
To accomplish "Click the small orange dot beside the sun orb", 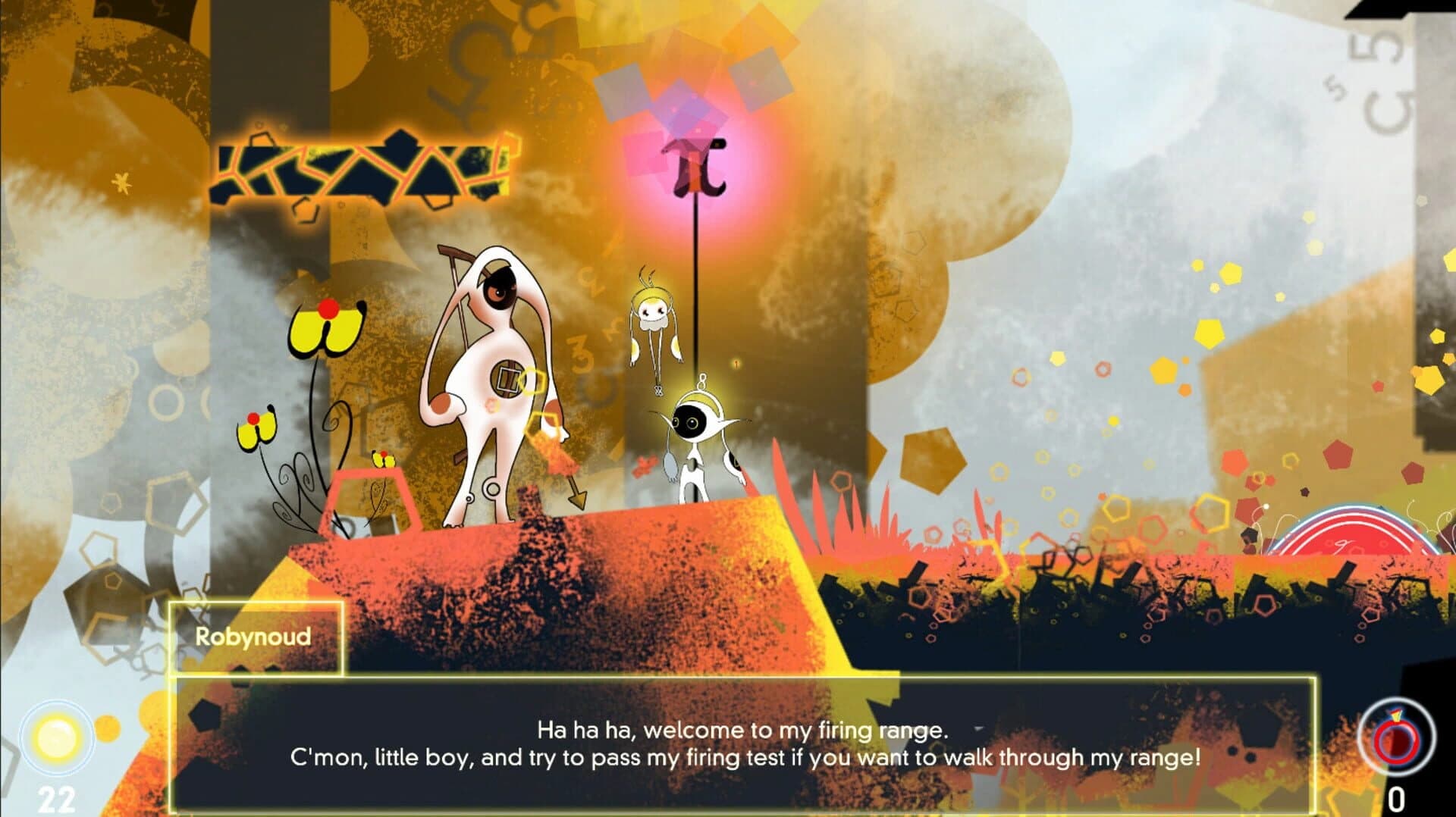I will click(107, 729).
